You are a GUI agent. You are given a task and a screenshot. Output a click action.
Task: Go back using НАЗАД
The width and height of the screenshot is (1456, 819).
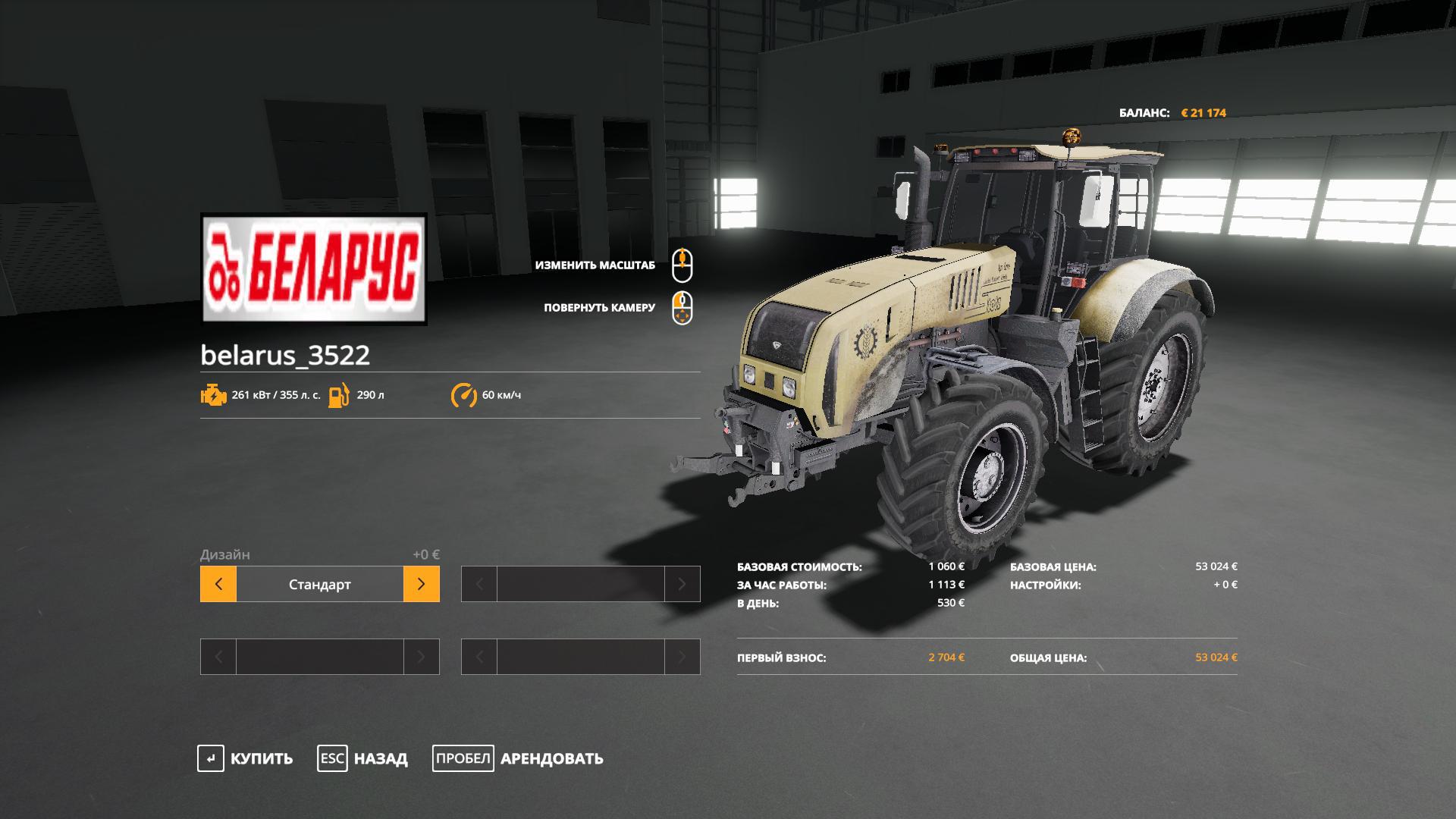click(x=362, y=758)
